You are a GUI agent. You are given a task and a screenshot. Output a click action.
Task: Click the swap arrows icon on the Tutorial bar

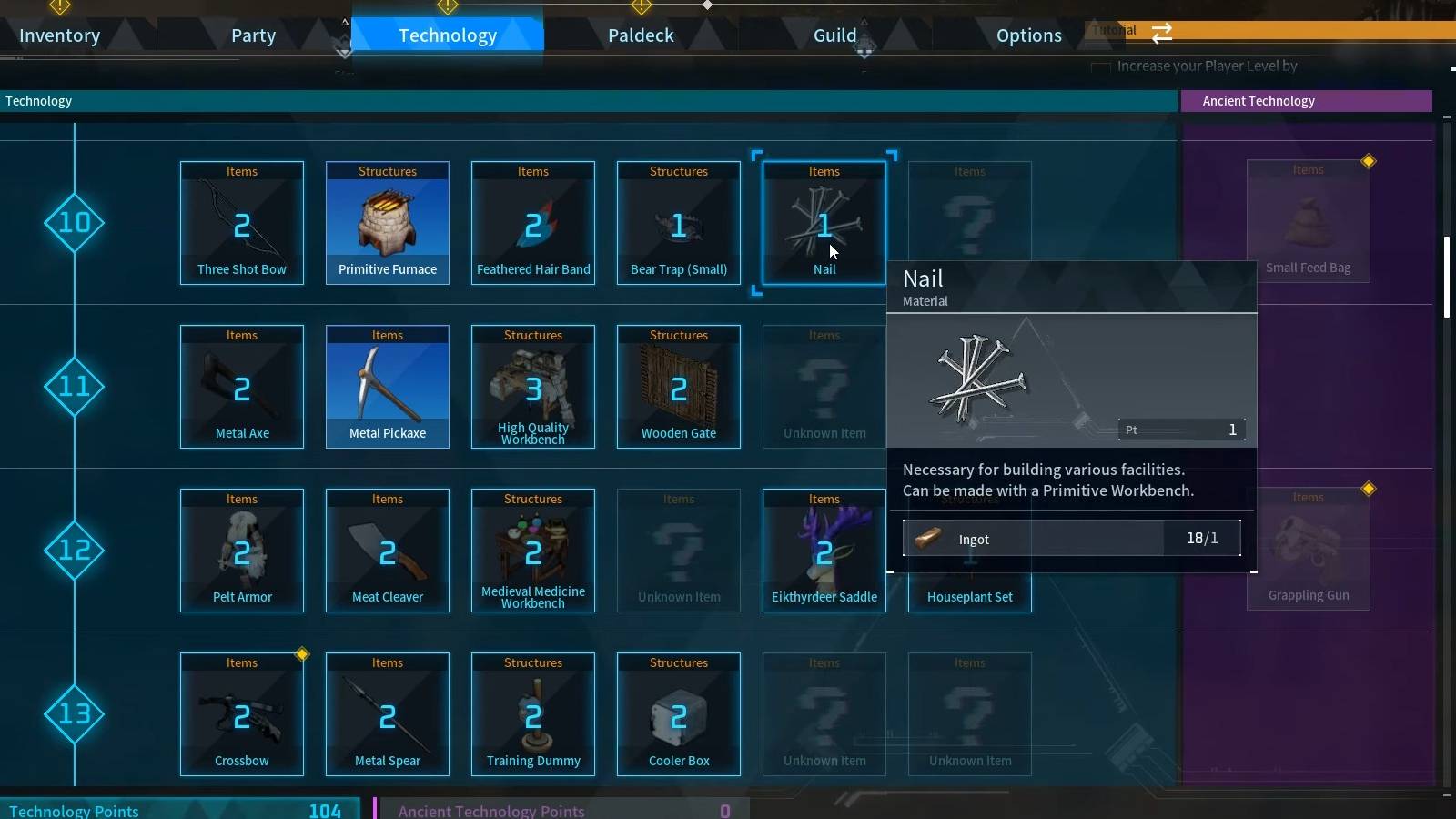[x=1161, y=33]
